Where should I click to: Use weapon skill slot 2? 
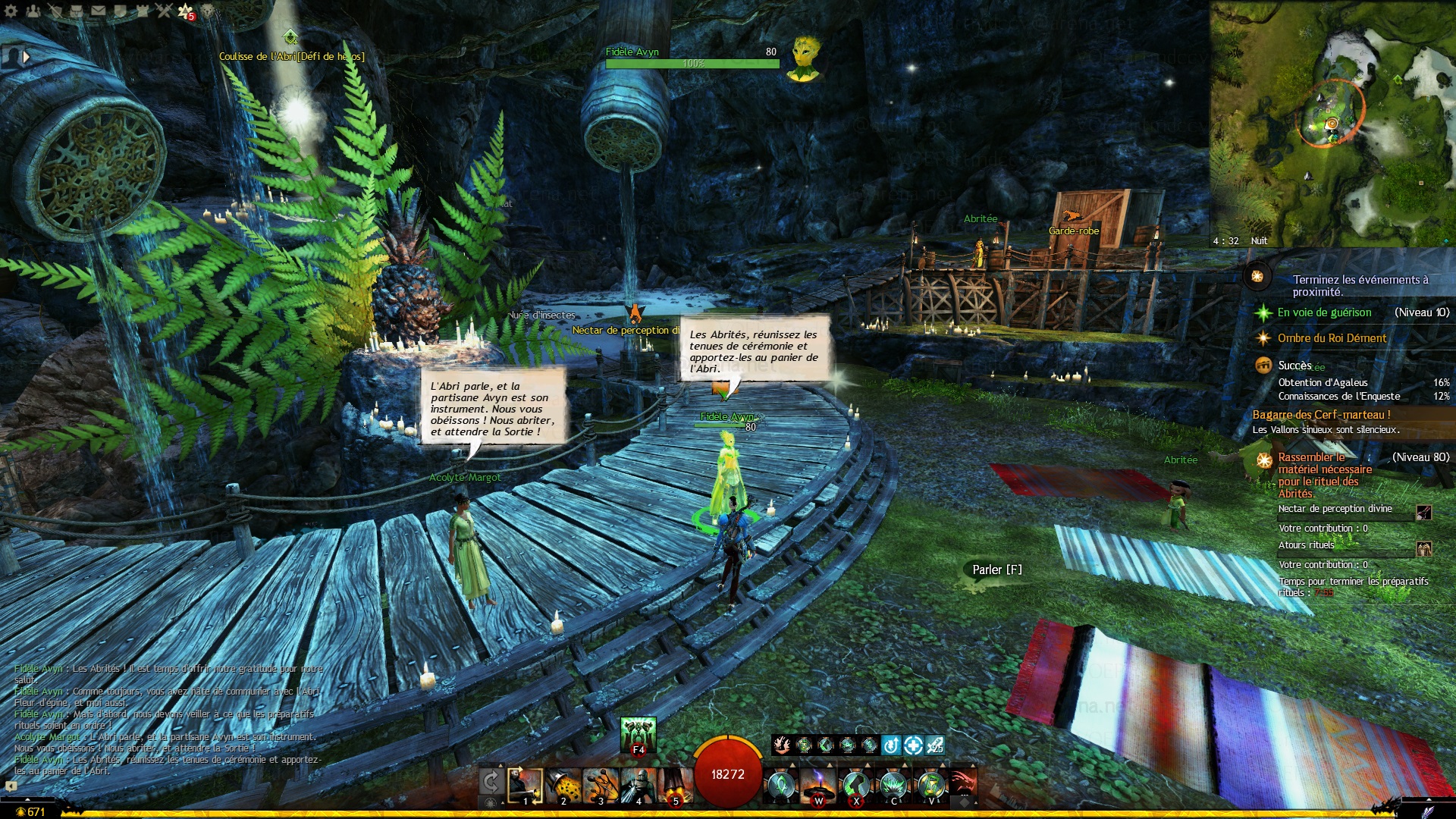pos(563,786)
